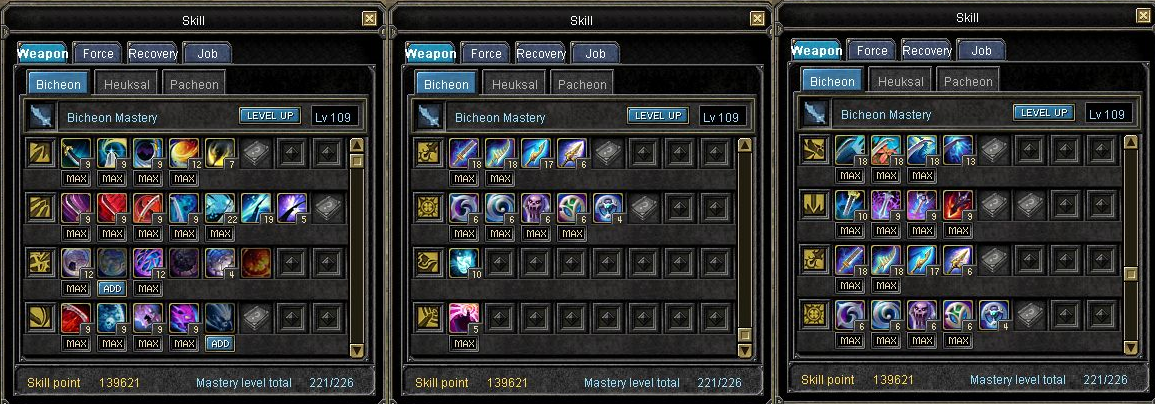Select the level 22 skill icon
1155x404 pixels.
(219, 208)
